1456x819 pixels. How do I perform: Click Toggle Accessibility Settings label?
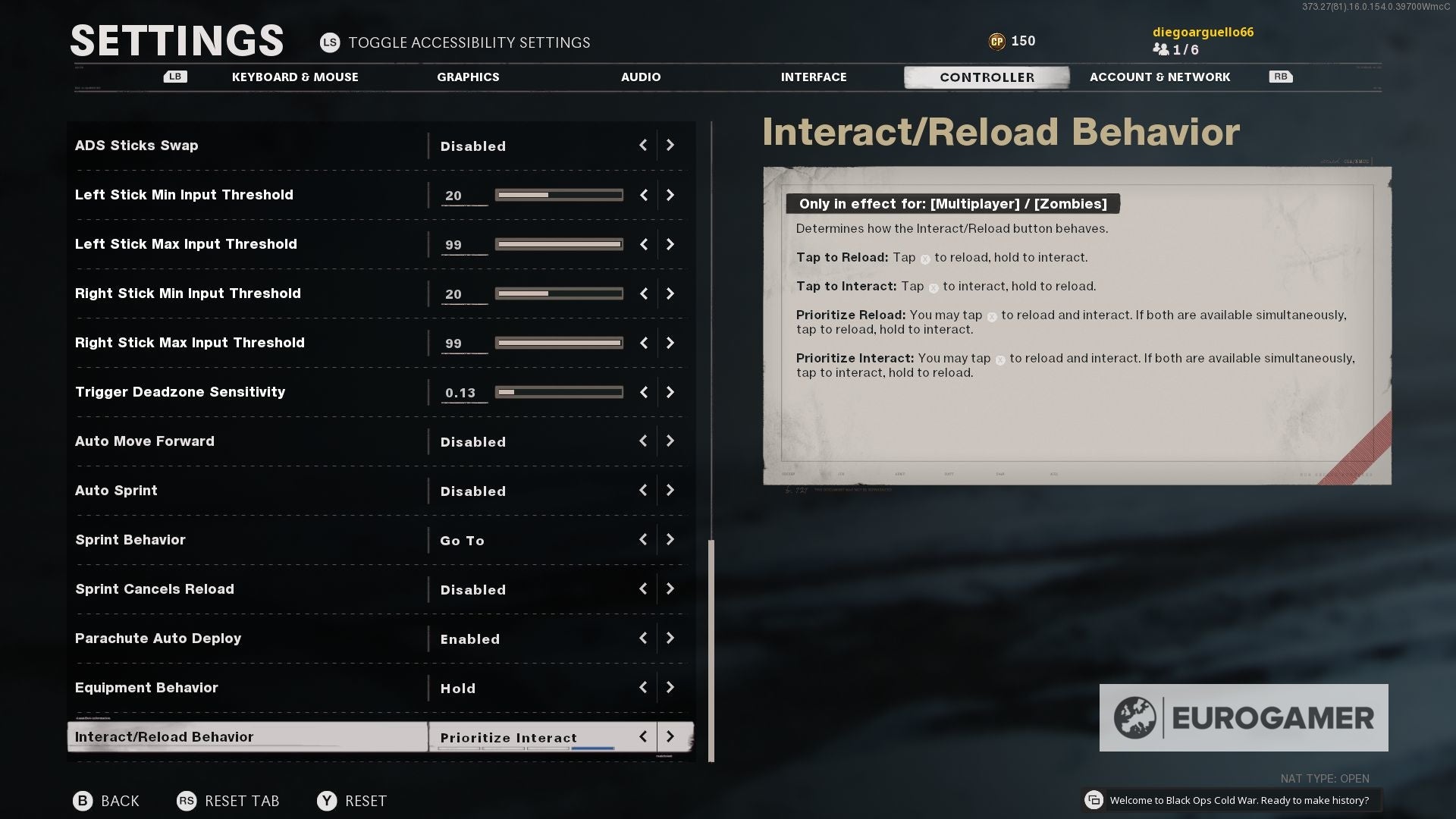(x=469, y=42)
